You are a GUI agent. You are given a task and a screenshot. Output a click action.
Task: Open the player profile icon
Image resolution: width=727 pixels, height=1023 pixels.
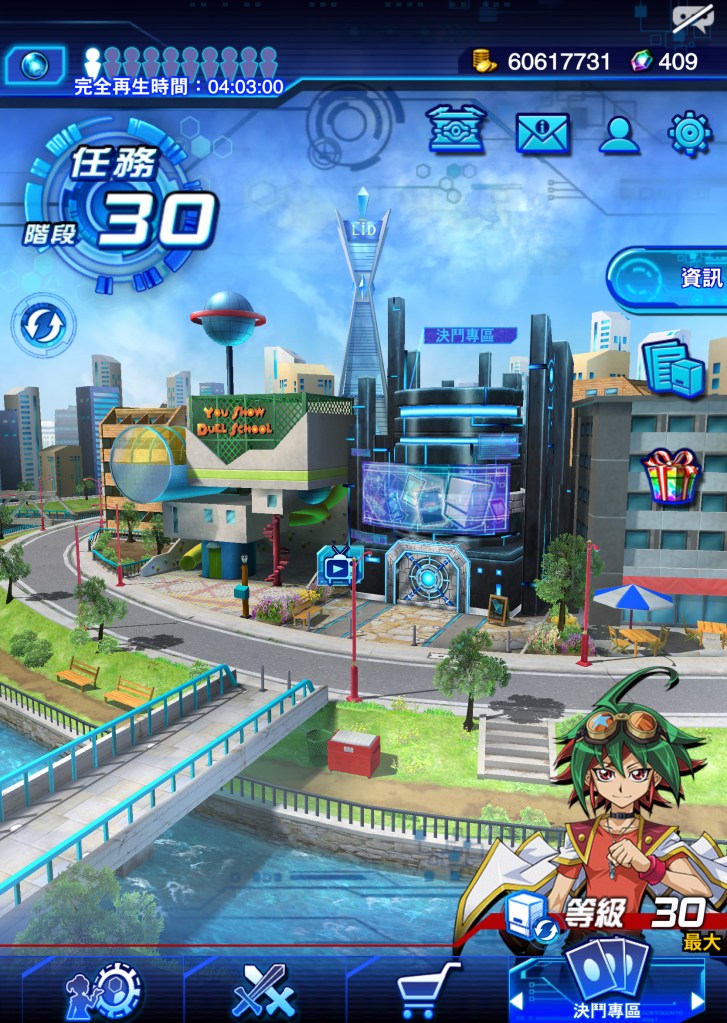click(x=619, y=133)
